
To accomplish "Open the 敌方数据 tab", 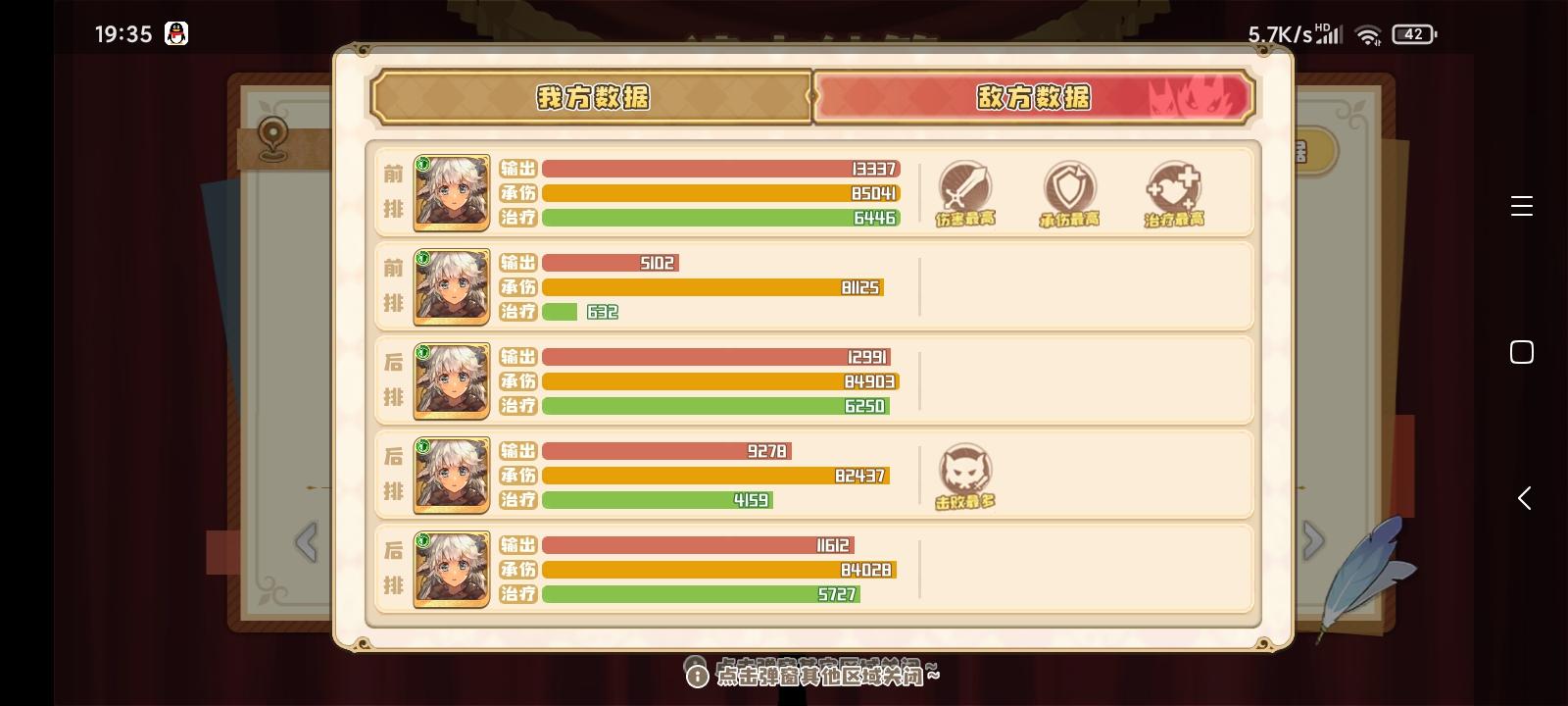I will click(x=1036, y=97).
